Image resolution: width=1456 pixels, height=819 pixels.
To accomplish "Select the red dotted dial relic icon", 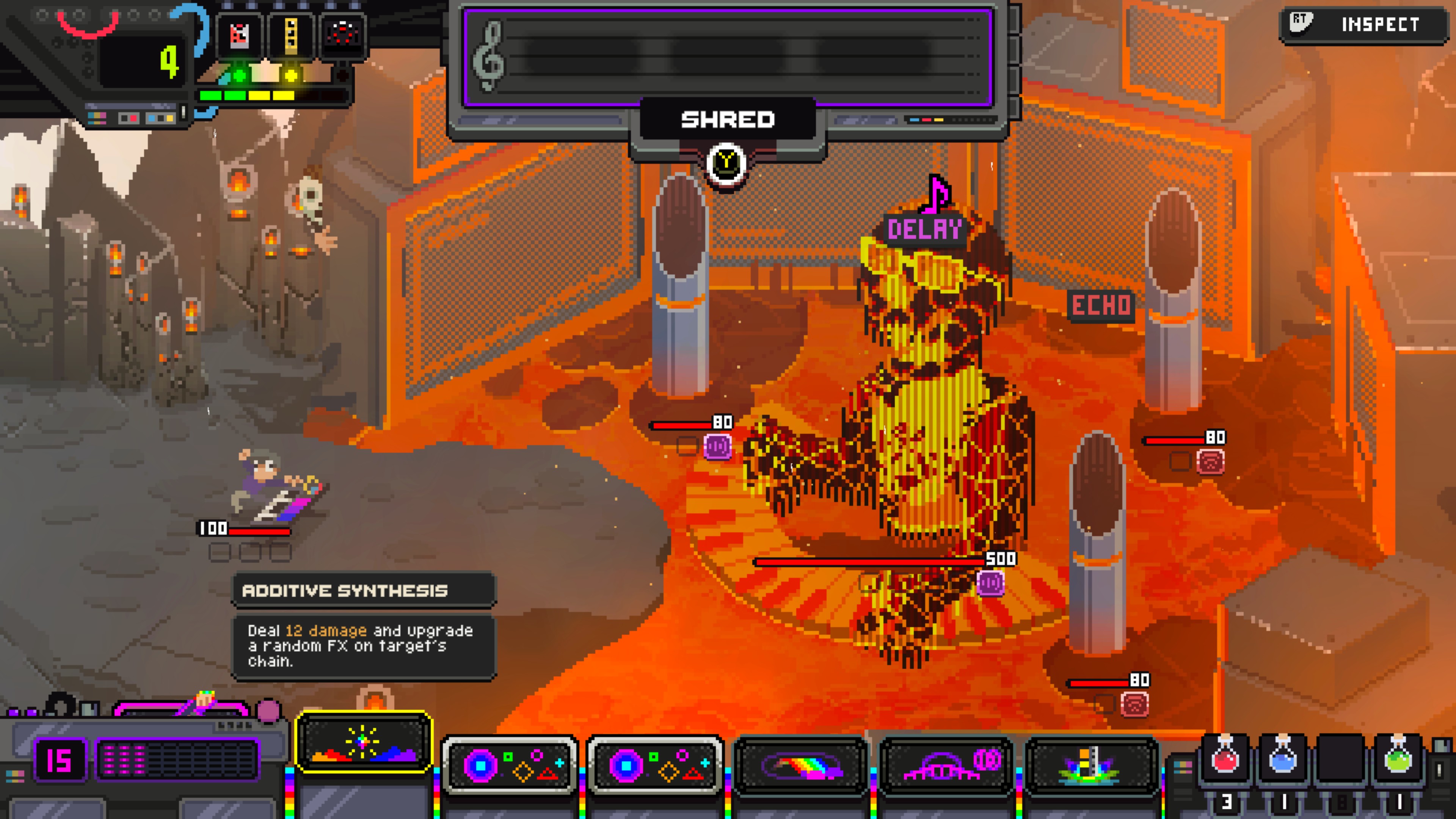I will click(342, 34).
